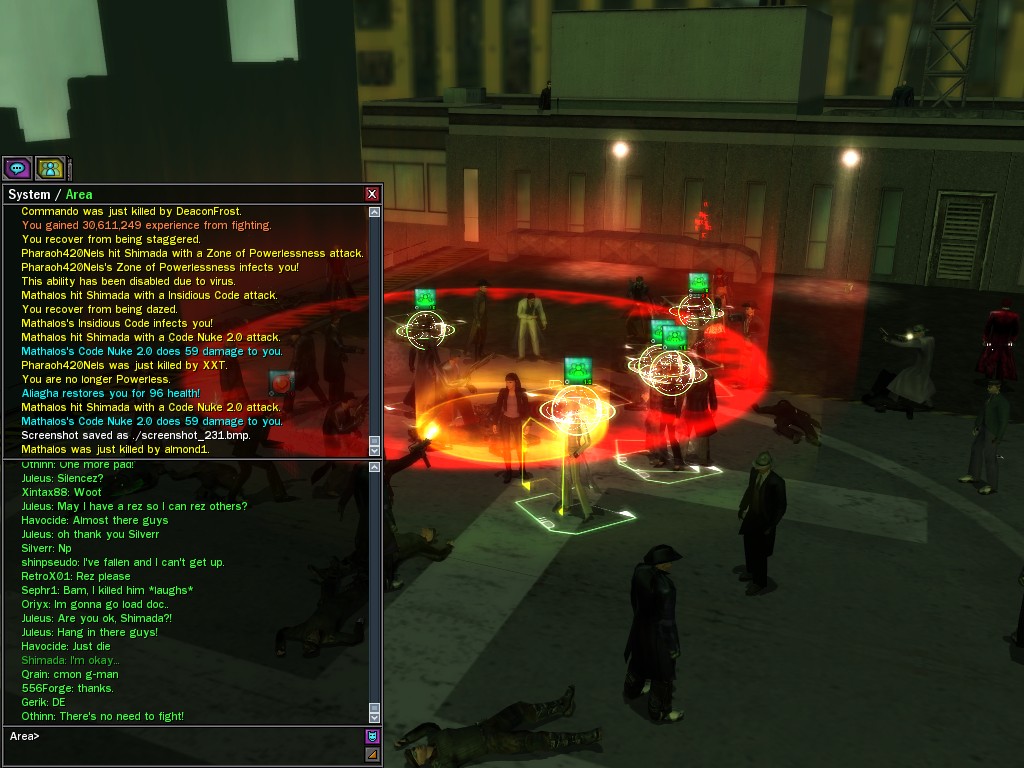Select the System channel label in the header
This screenshot has width=1024, height=768.
[x=28, y=195]
